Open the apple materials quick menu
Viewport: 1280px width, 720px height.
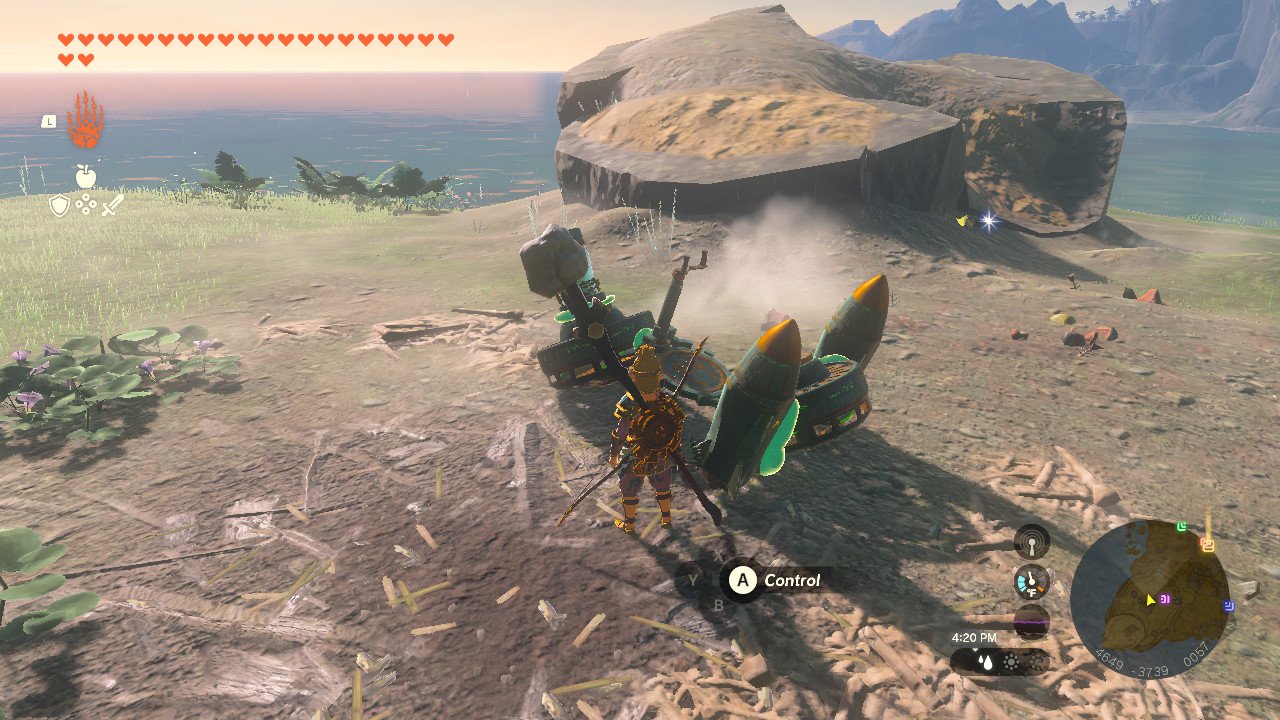pyautogui.click(x=86, y=177)
